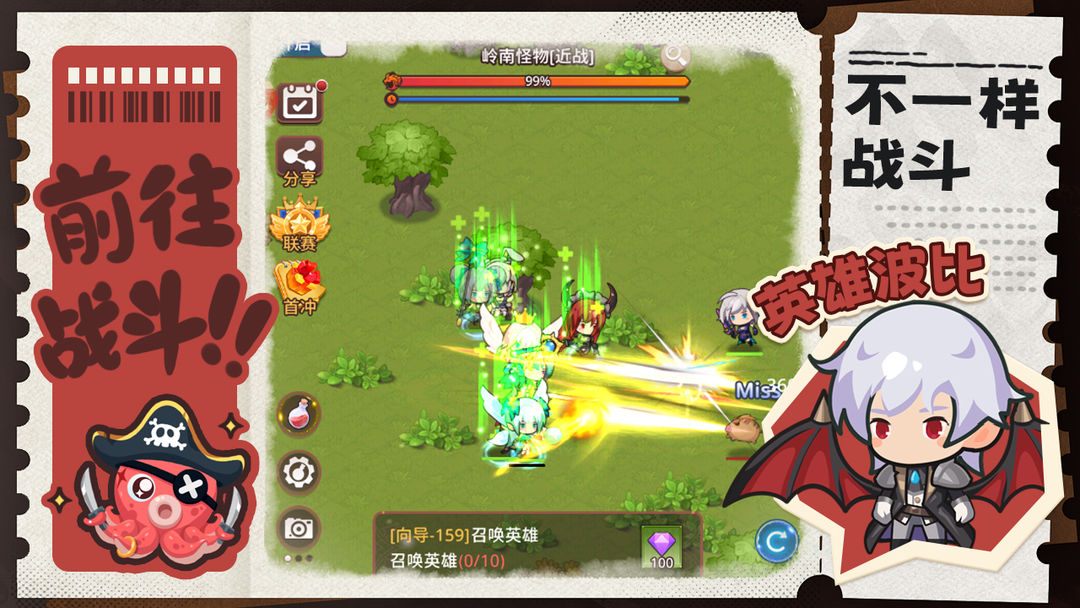
Task: Open the daily check-in calendar icon
Action: pos(299,103)
